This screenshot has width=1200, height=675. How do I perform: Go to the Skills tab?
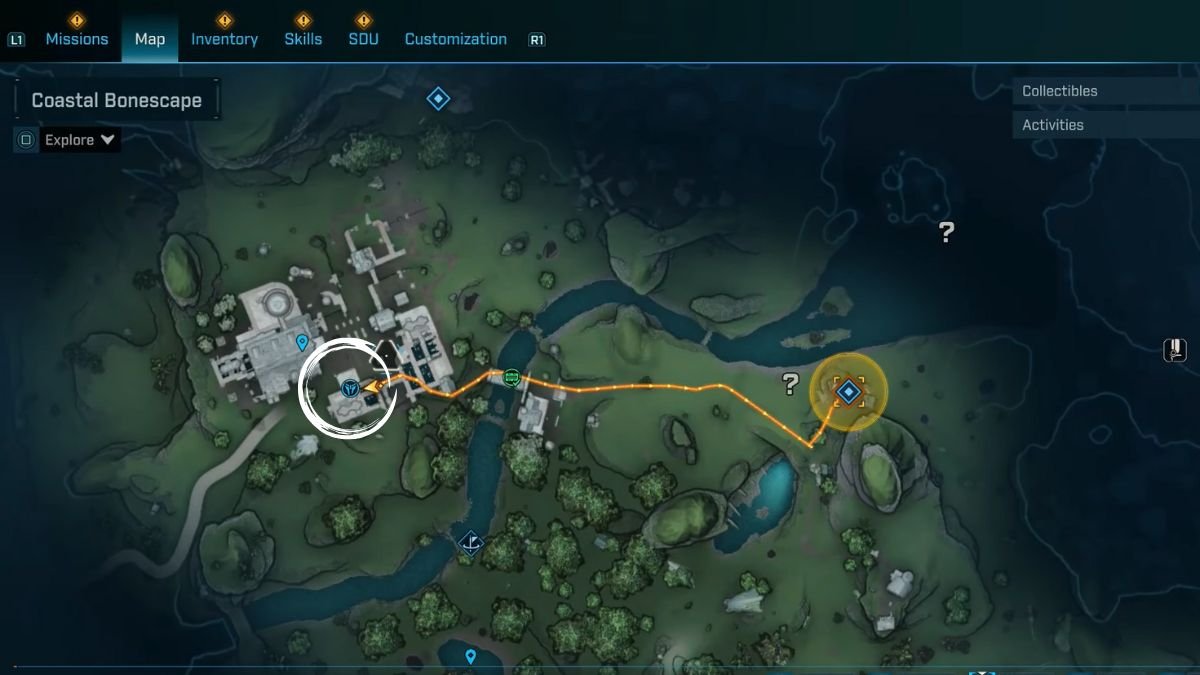point(303,39)
